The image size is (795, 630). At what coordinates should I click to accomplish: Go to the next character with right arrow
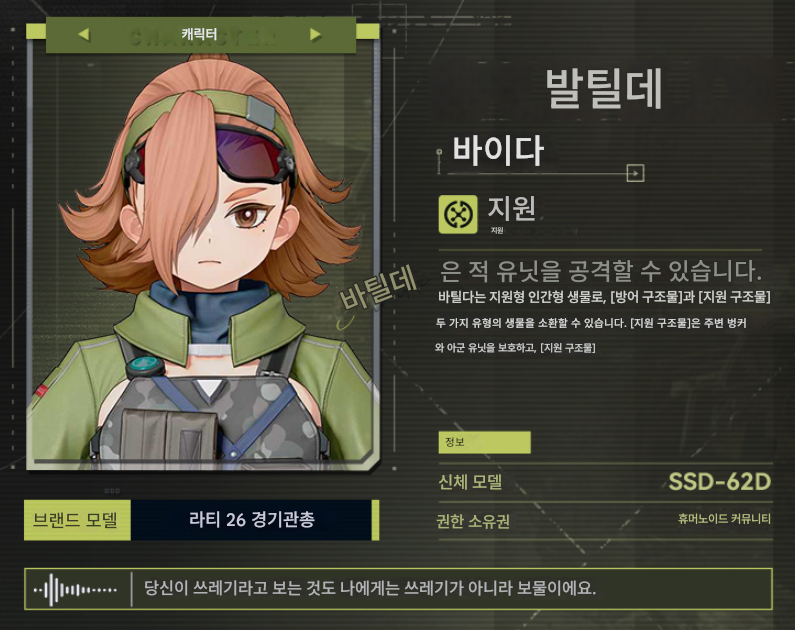(316, 35)
